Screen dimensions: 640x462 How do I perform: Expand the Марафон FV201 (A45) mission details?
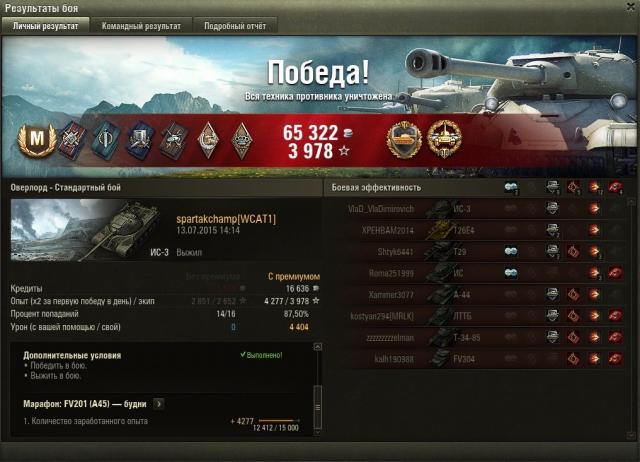(x=159, y=404)
